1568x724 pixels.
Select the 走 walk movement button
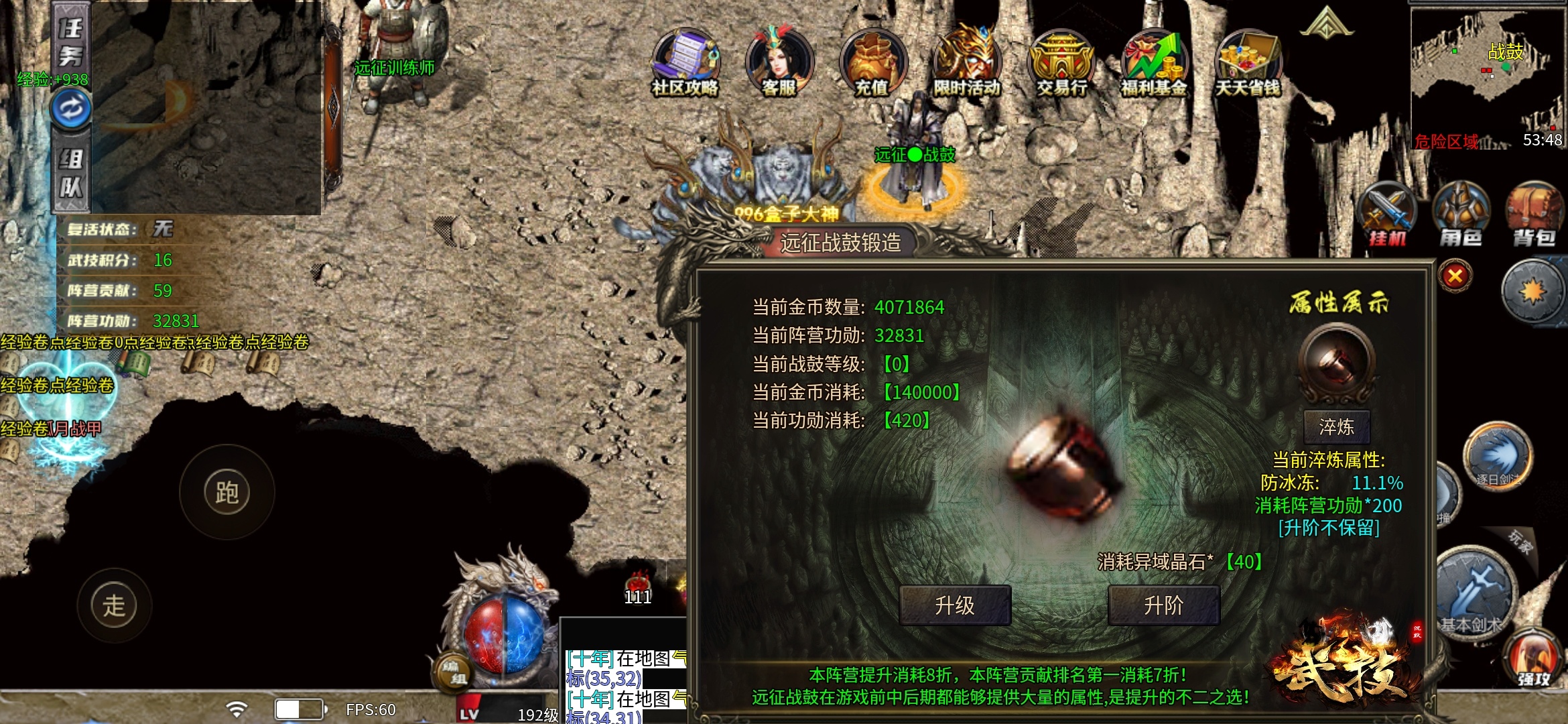point(114,605)
